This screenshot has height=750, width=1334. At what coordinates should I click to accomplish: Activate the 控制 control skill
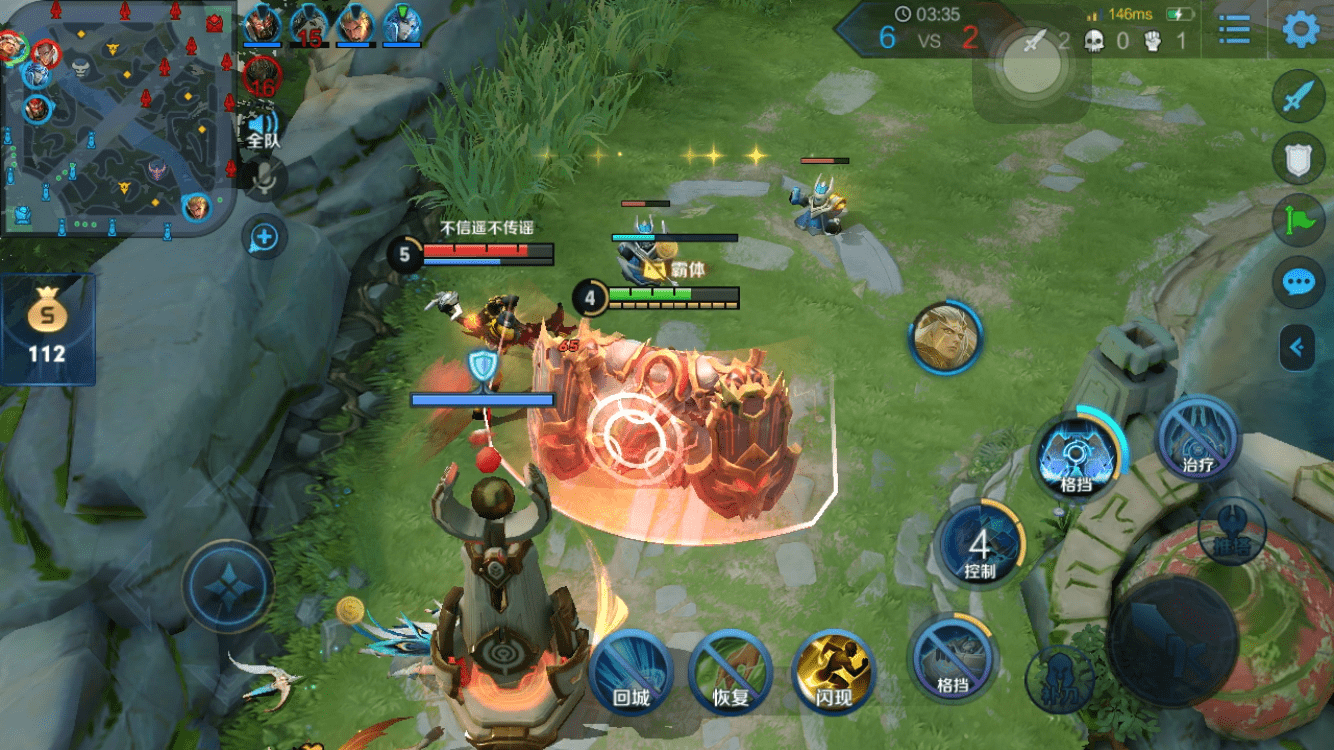980,546
